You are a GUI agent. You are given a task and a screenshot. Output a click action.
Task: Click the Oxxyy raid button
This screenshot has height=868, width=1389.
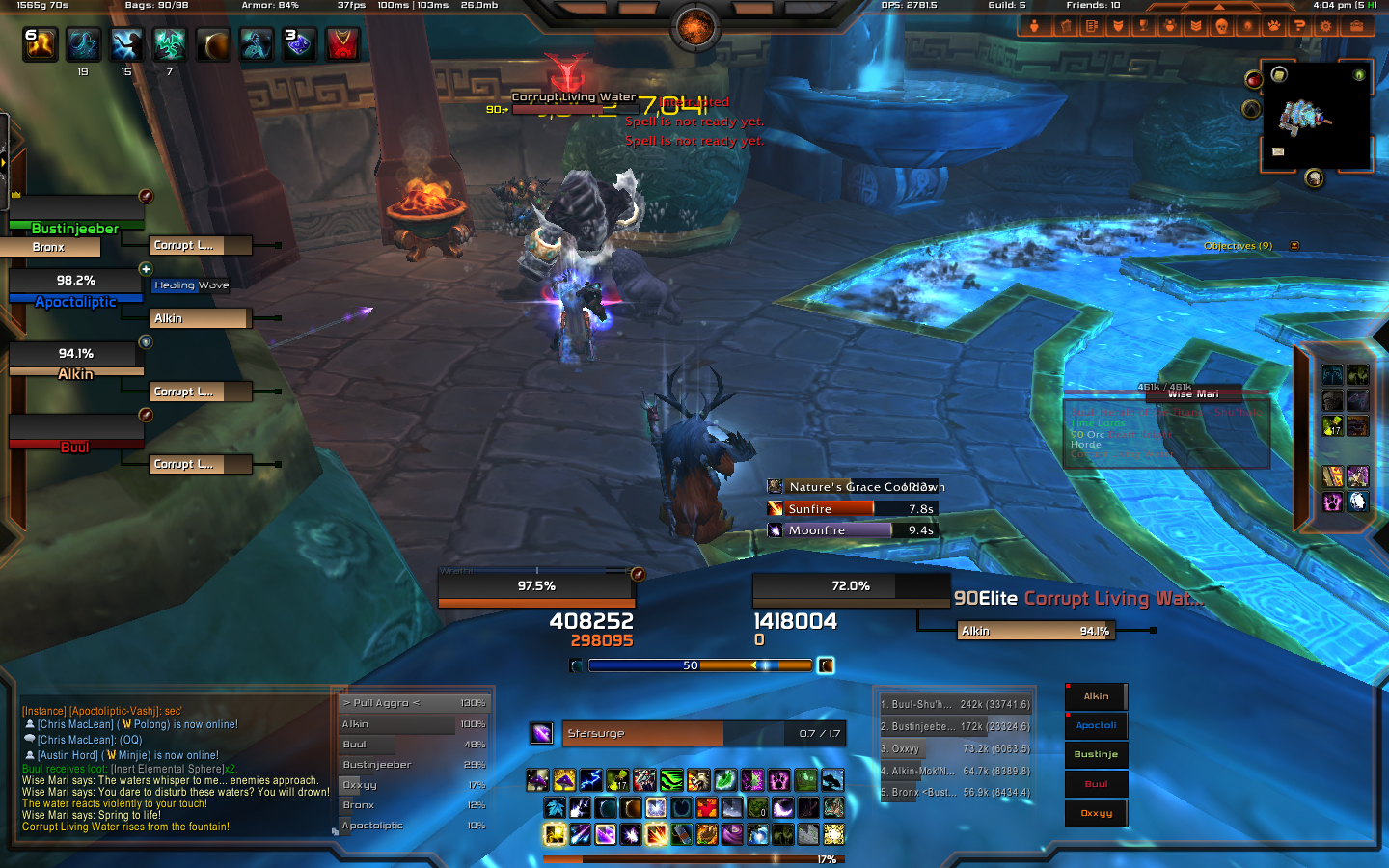(x=1096, y=813)
